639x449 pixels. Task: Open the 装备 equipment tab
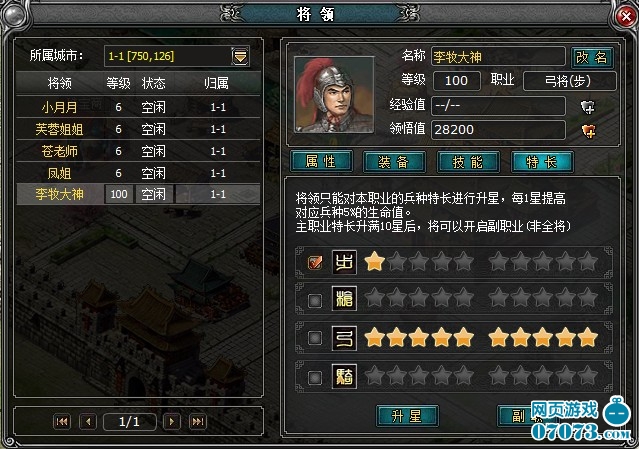click(393, 161)
